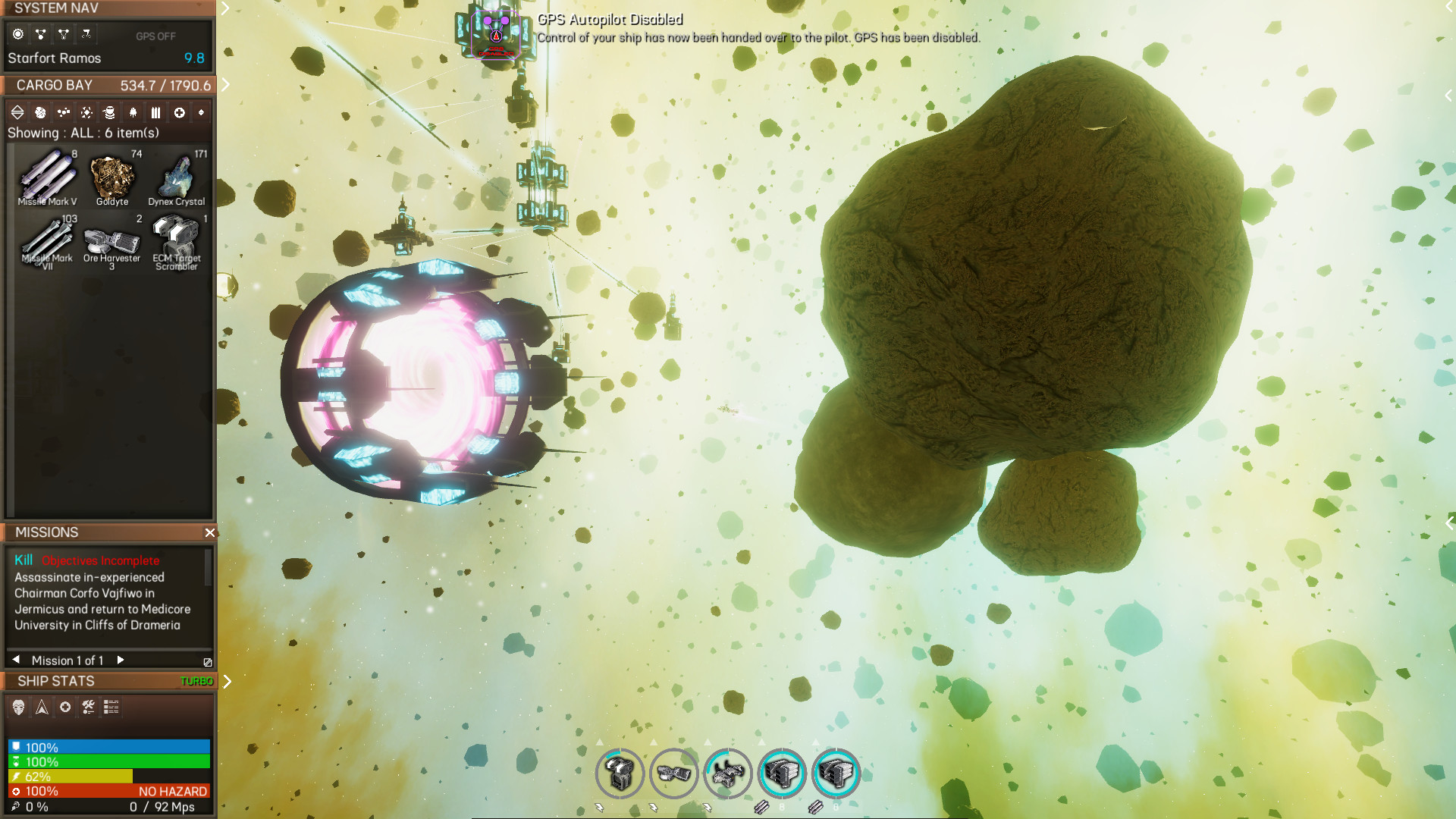Abandon the Kill mission with the cancel button
The image size is (1456, 819).
[x=206, y=661]
